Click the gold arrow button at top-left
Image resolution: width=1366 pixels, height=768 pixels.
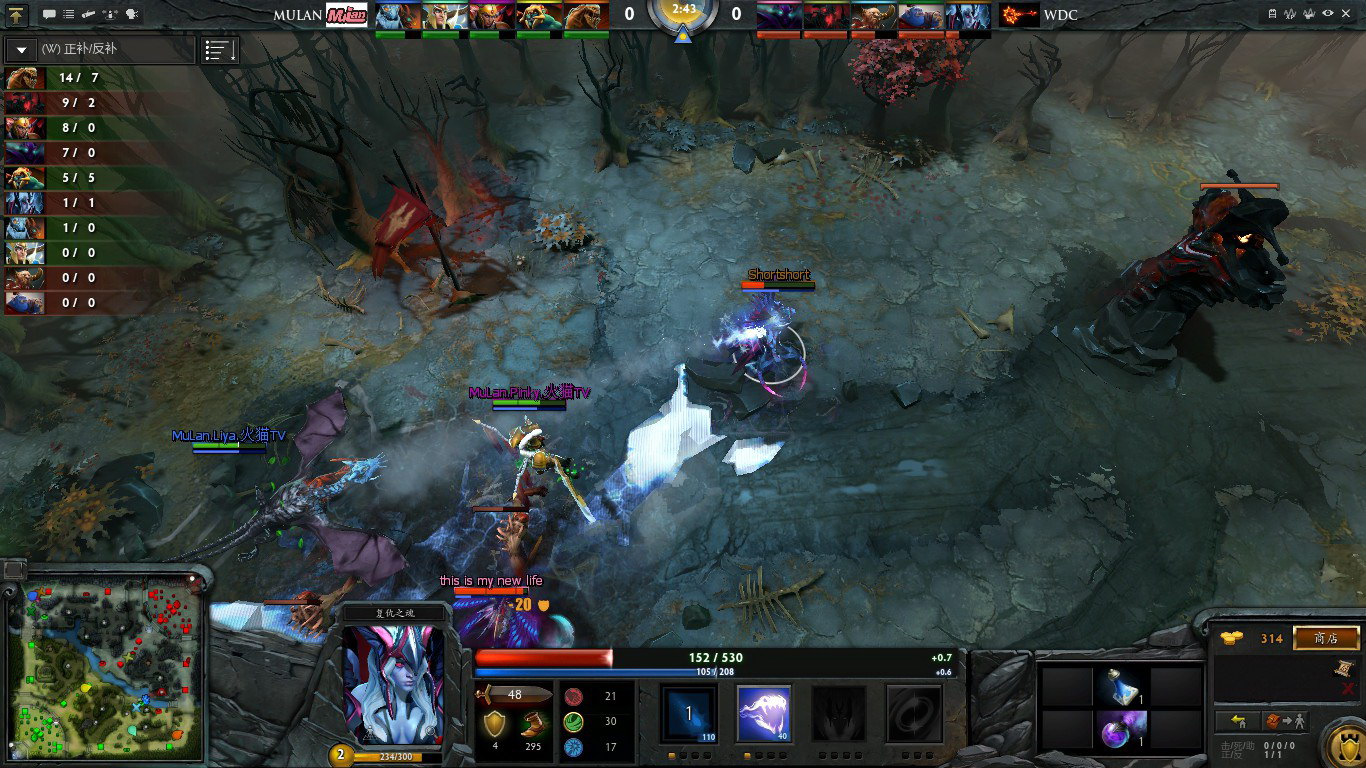(x=17, y=15)
